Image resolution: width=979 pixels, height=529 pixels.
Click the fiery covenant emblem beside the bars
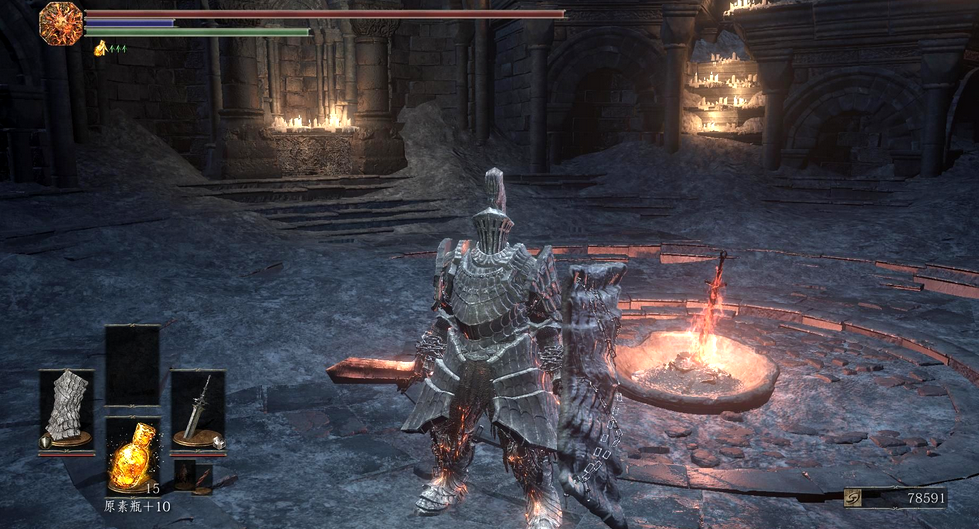pyautogui.click(x=60, y=24)
